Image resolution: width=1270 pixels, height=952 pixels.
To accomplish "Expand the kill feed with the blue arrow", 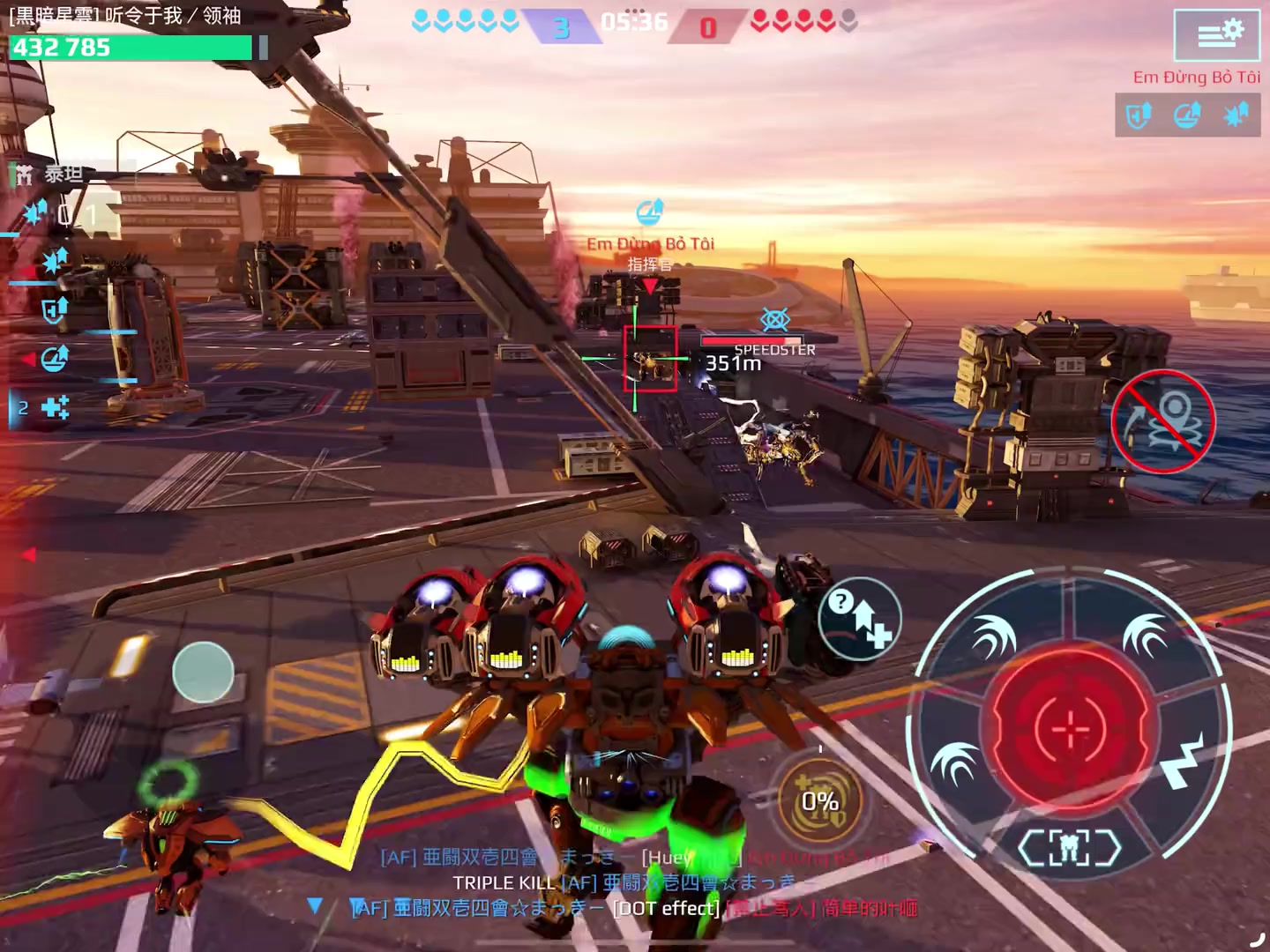I will click(315, 905).
